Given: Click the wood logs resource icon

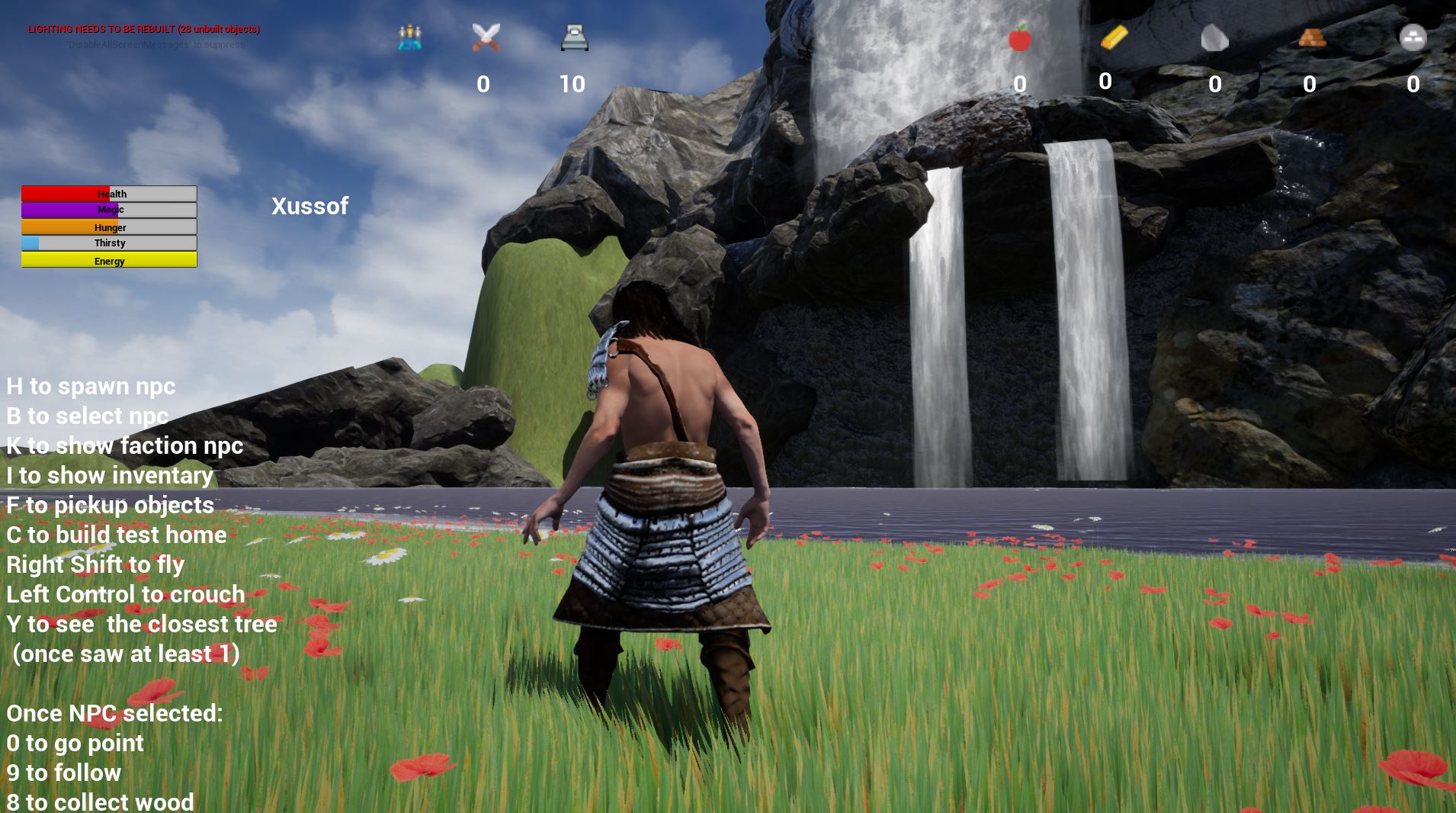Looking at the screenshot, I should 1311,37.
